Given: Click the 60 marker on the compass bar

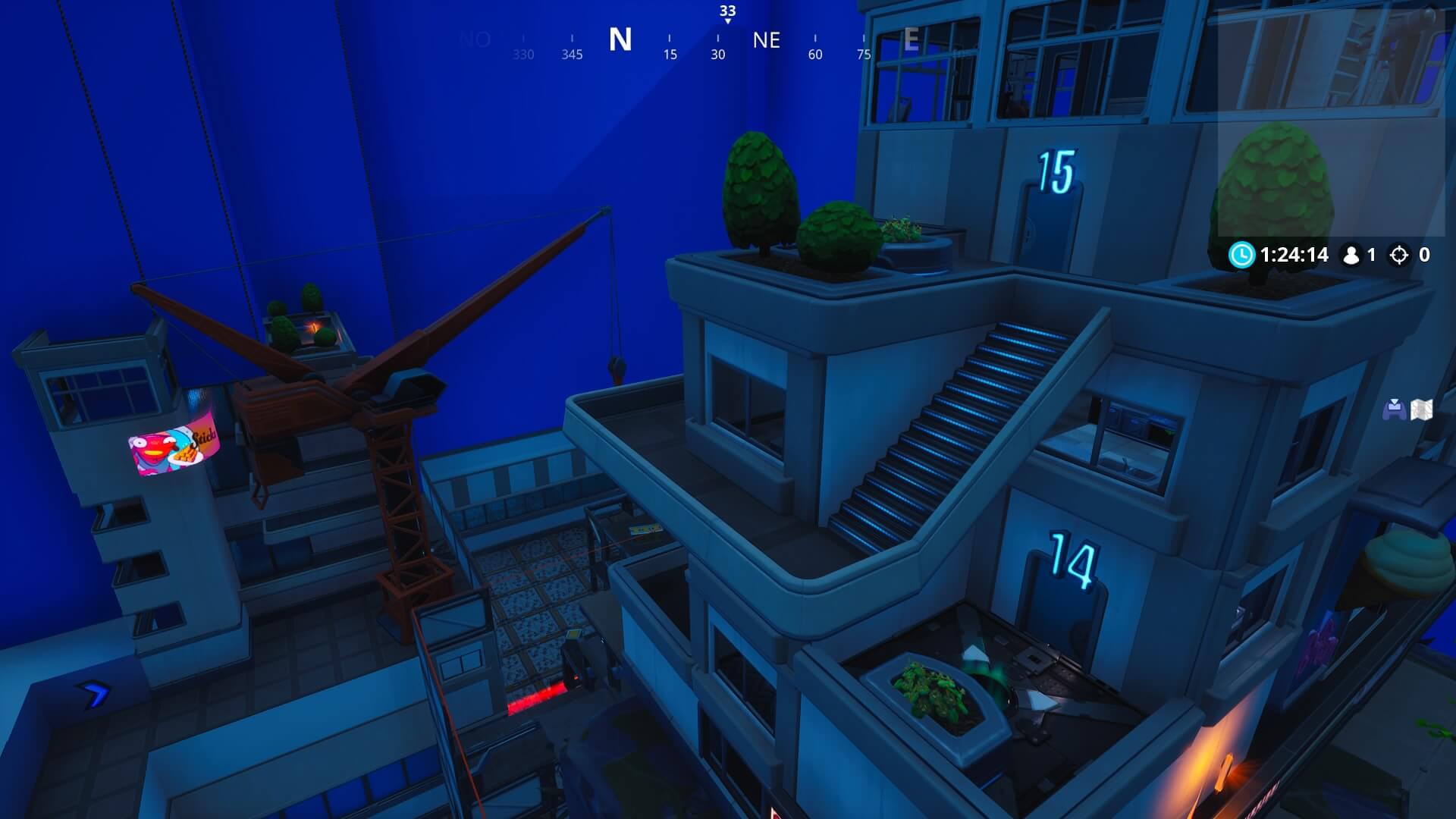Looking at the screenshot, I should tap(814, 54).
